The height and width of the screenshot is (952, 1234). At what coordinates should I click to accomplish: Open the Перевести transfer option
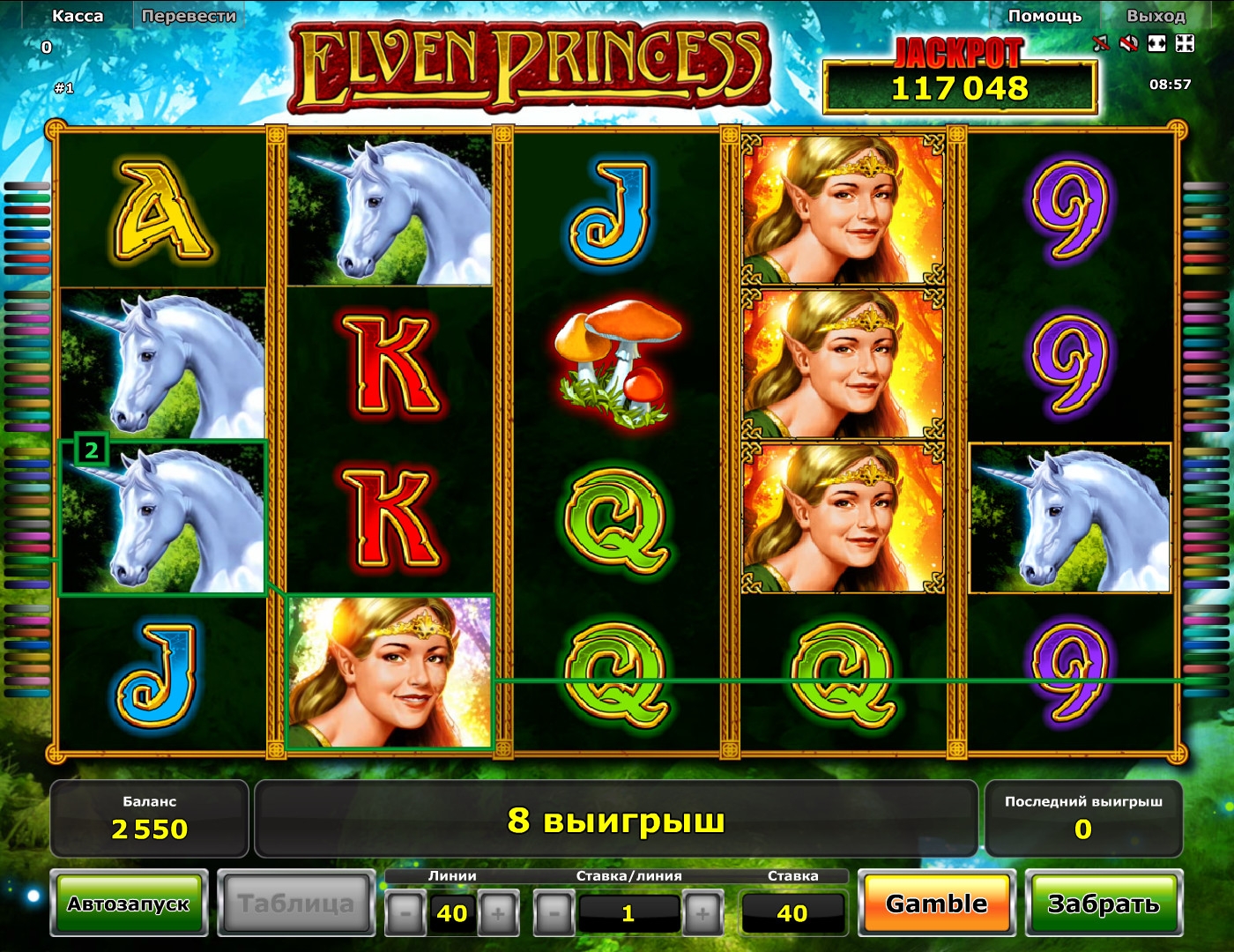pyautogui.click(x=189, y=16)
